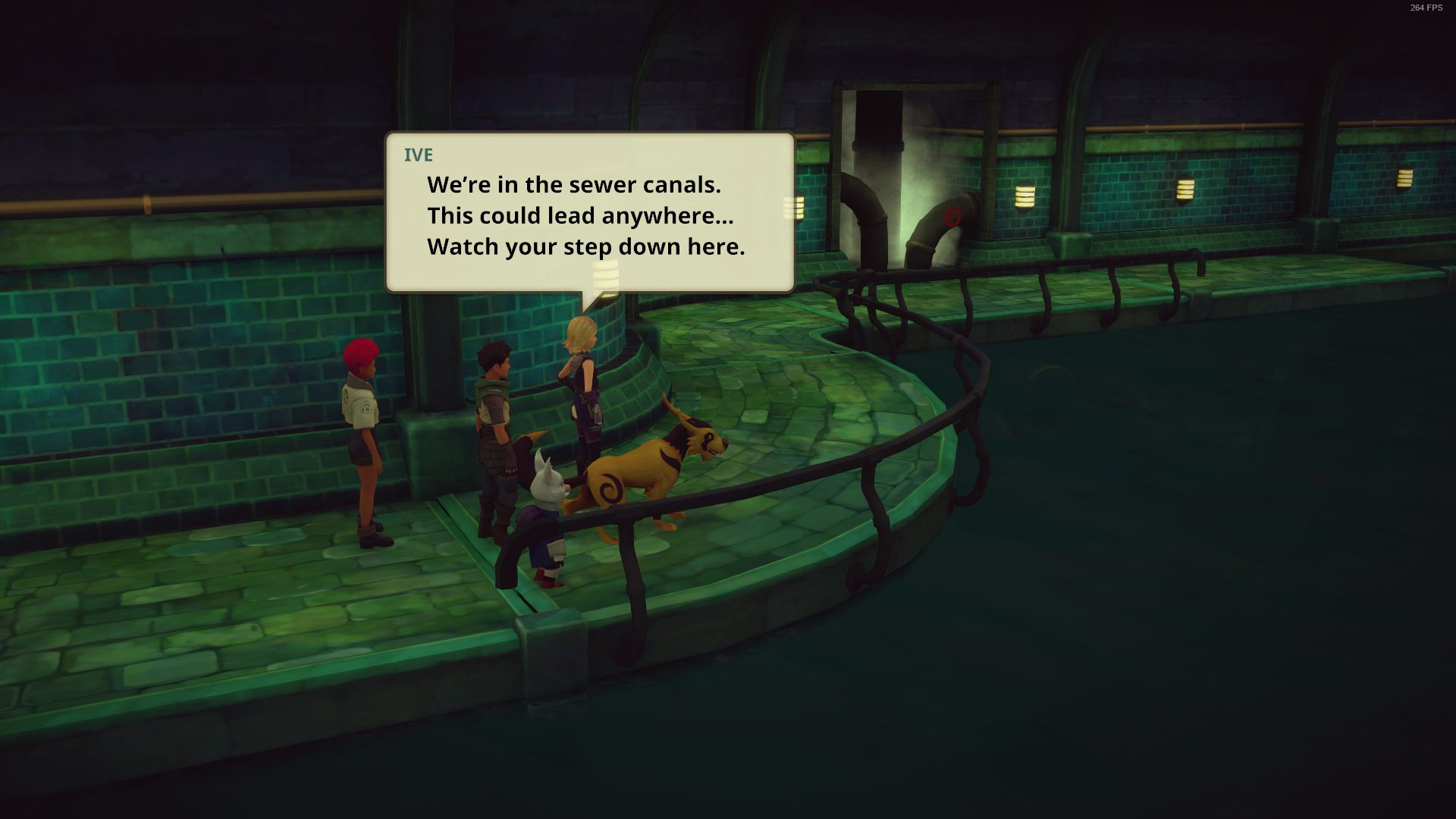Advance Ive's sewer canals dialogue box
The height and width of the screenshot is (819, 1456).
coord(589,213)
